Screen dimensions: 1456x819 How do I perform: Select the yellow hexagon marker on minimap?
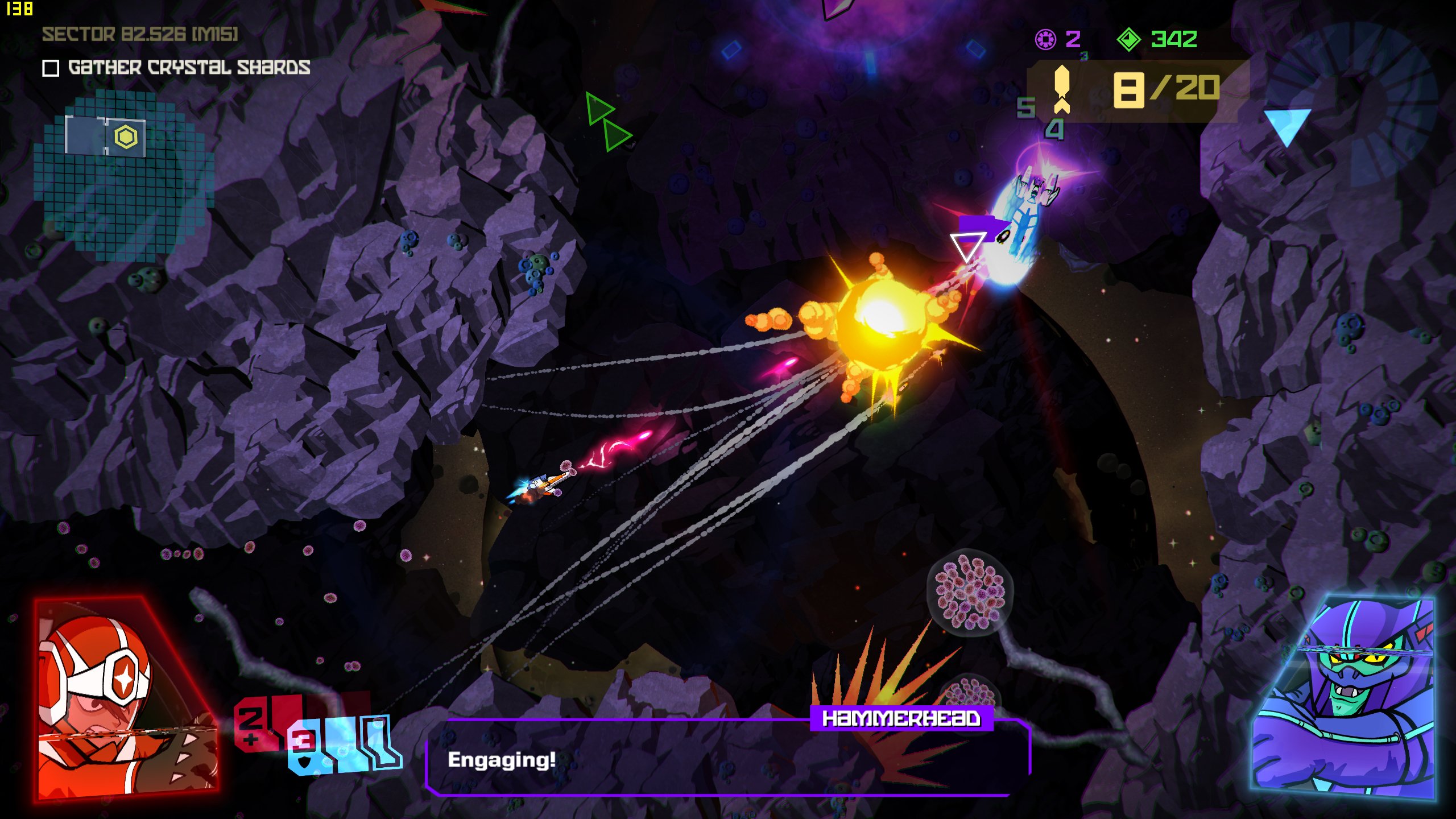coord(126,137)
